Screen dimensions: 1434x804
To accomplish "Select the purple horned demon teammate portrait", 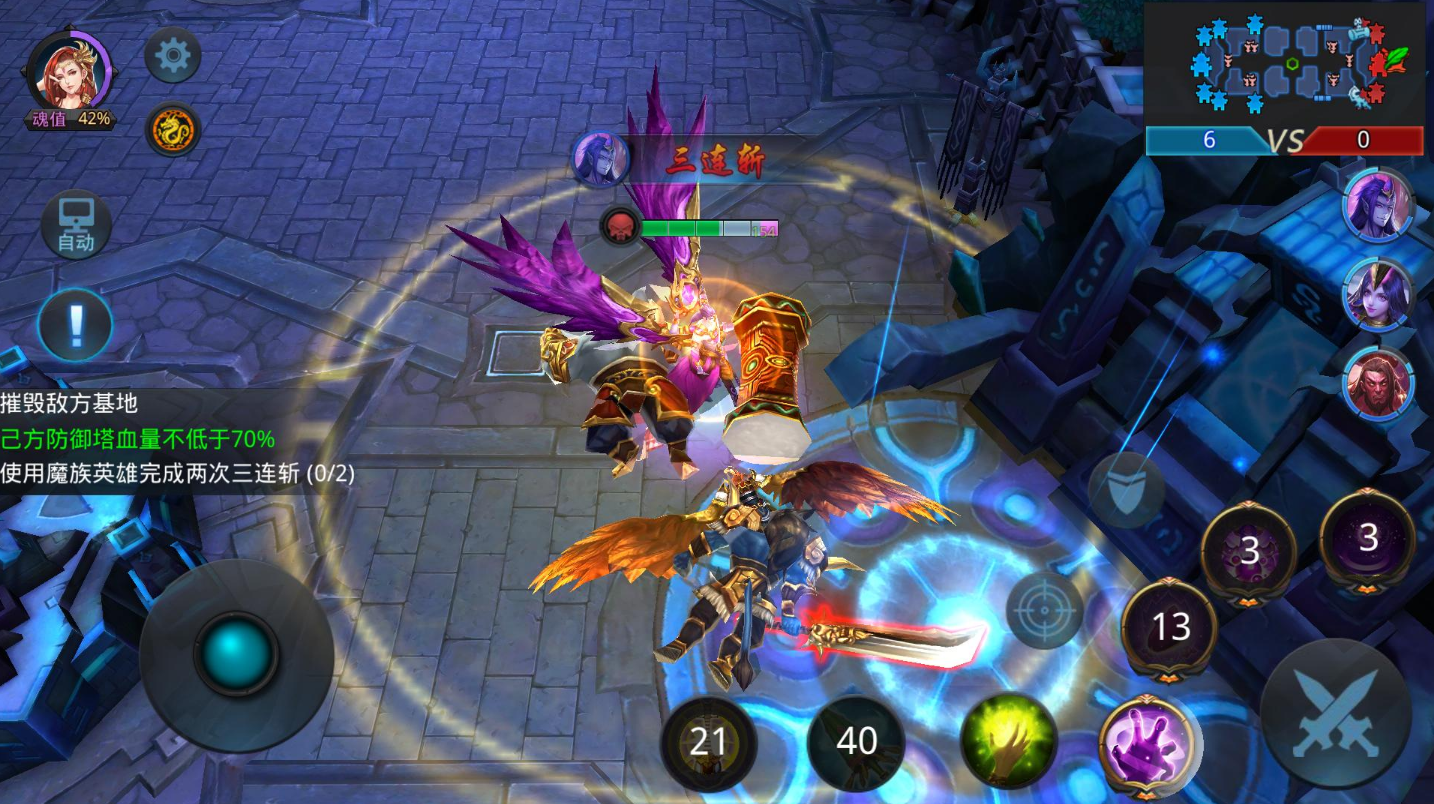I will tap(1378, 204).
